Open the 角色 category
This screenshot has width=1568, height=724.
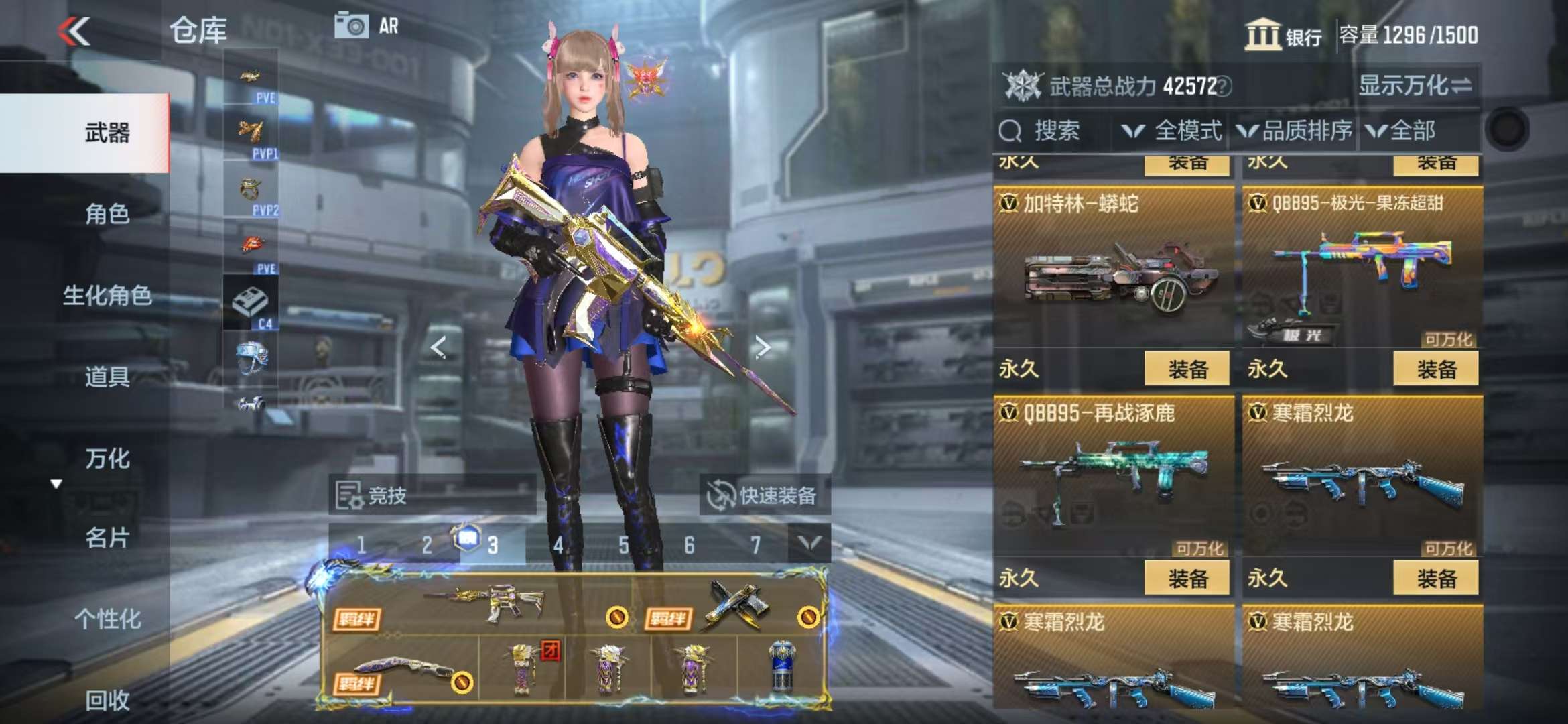point(107,214)
